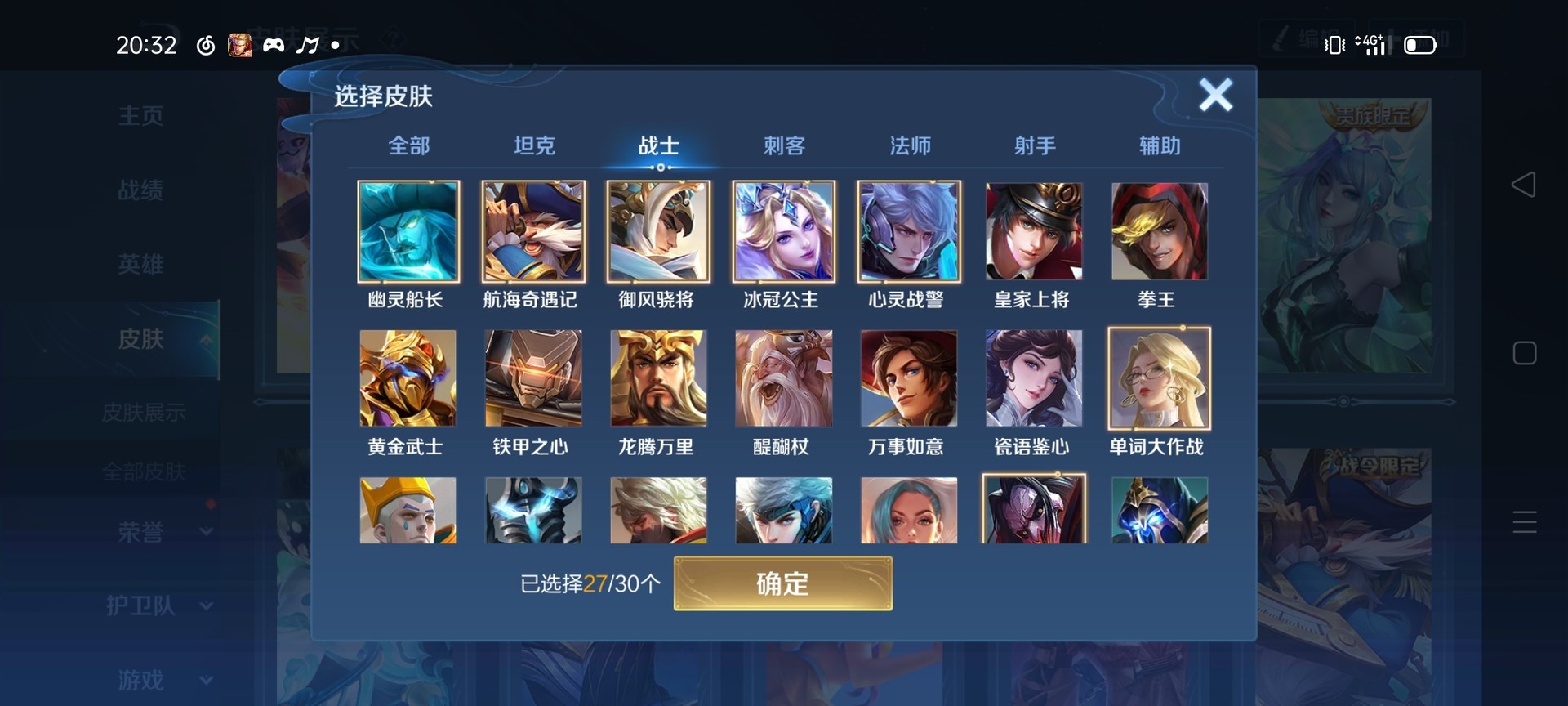Open the 龙腾万里 skin thumbnail
This screenshot has width=1568, height=706.
click(658, 378)
